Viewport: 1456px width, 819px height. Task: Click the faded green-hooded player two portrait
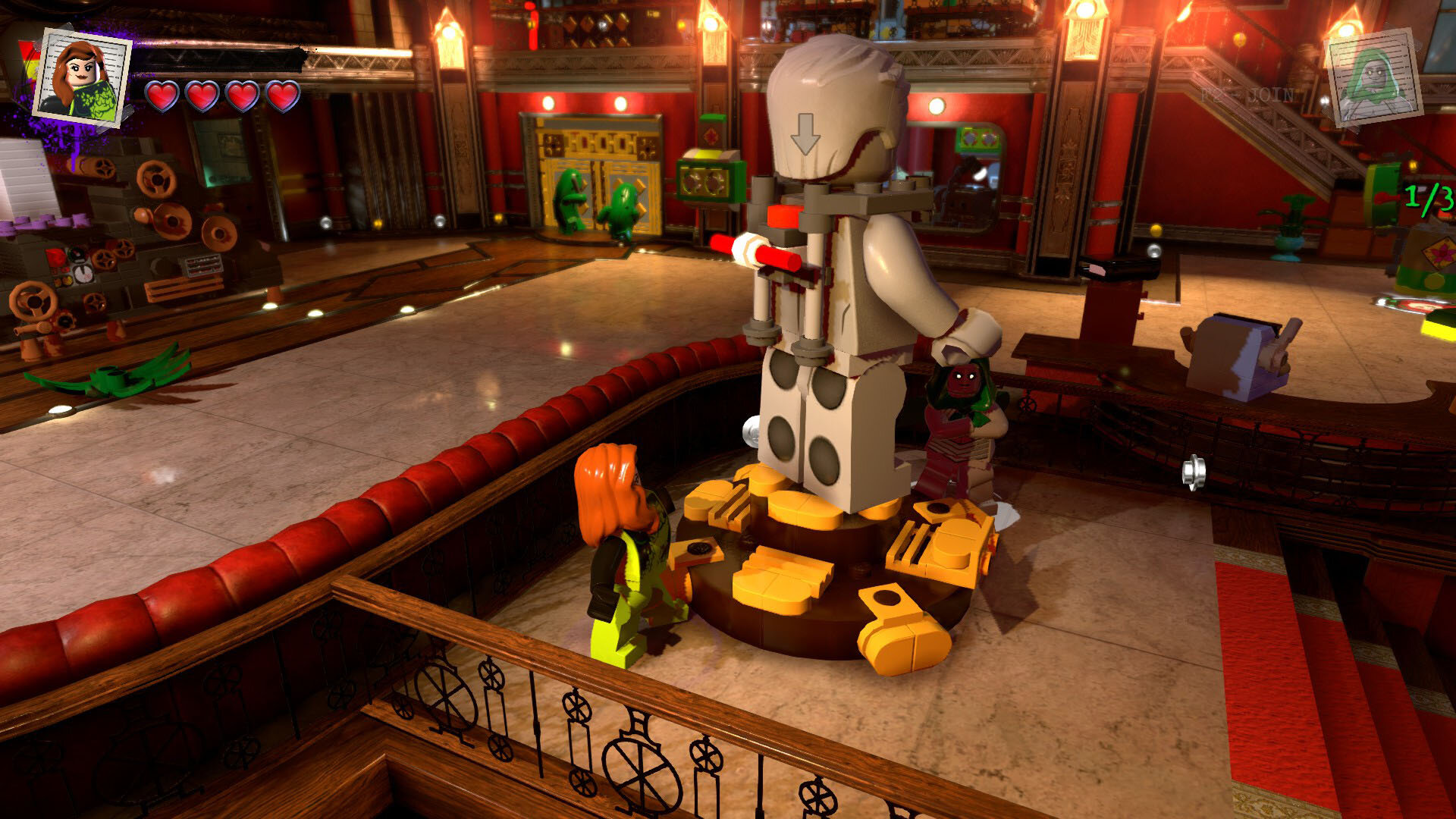(x=1373, y=77)
